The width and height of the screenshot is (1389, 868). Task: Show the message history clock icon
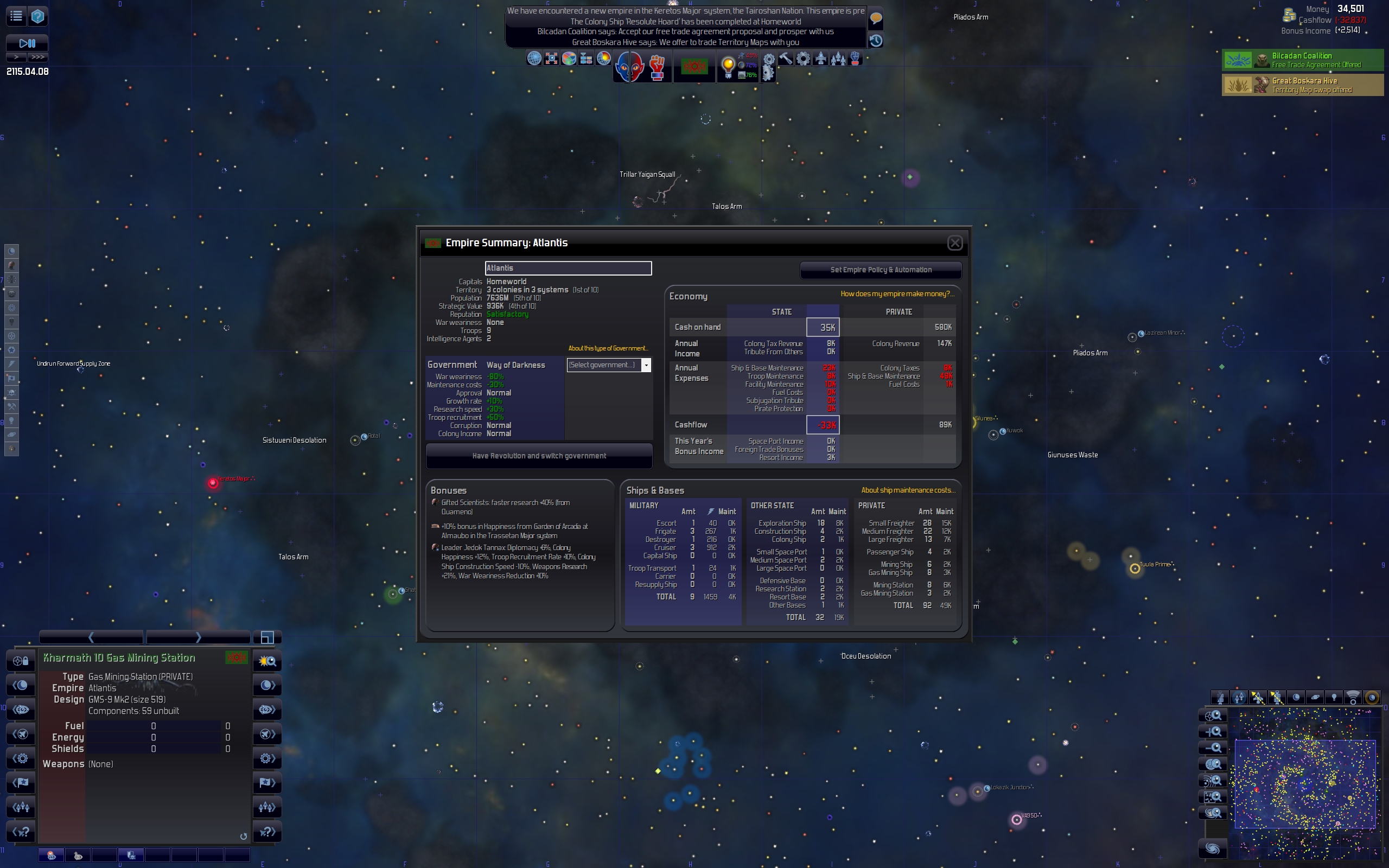(876, 41)
